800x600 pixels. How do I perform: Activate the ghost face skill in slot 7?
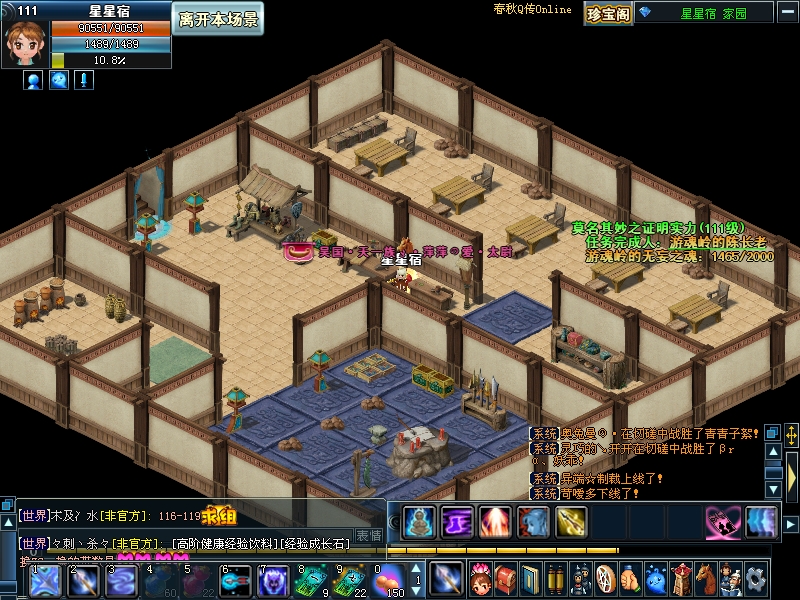(272, 580)
